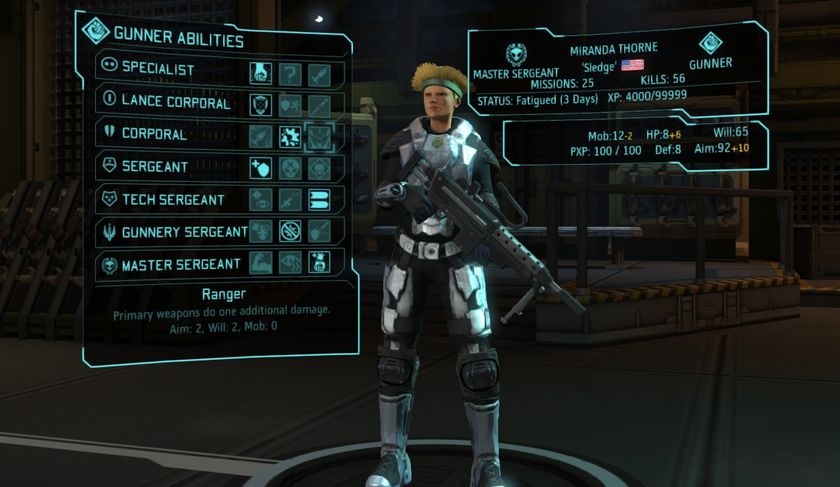840x487 pixels.
Task: Select the Sergeant rank row
Action: pos(156,166)
